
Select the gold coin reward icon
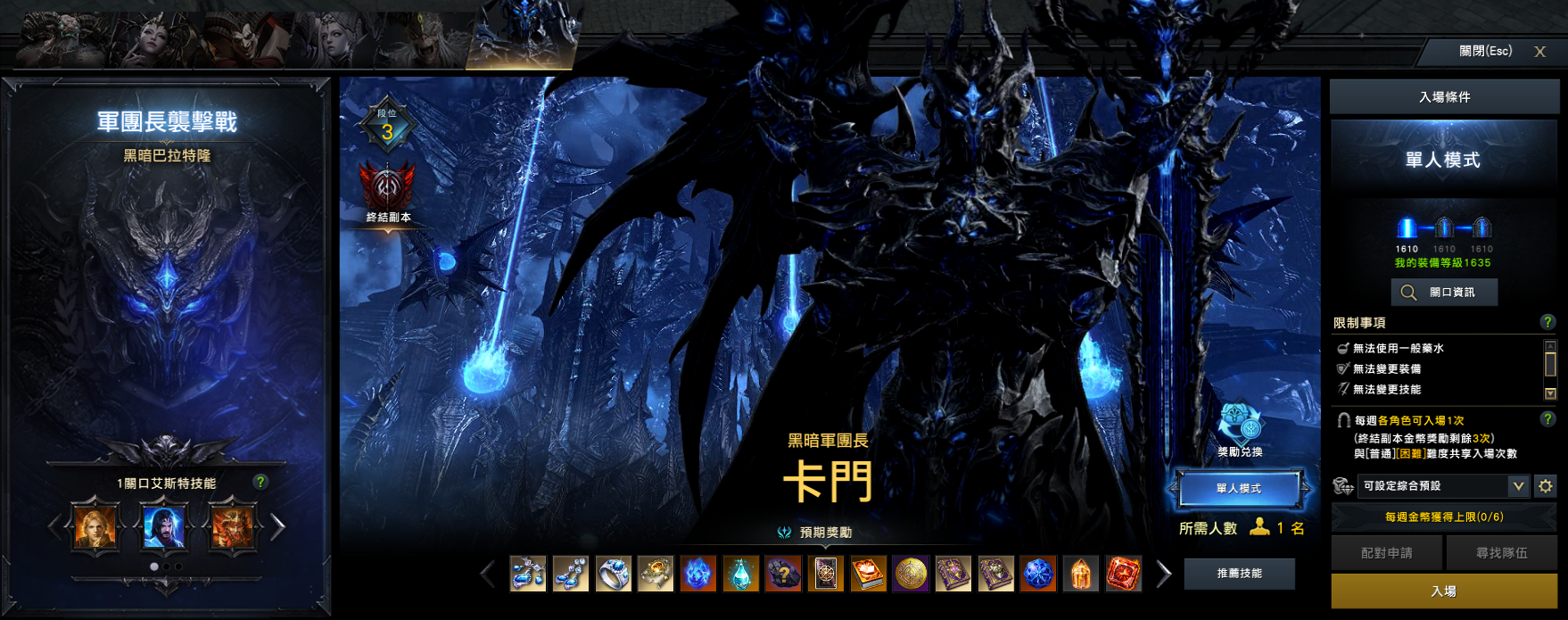(x=911, y=575)
